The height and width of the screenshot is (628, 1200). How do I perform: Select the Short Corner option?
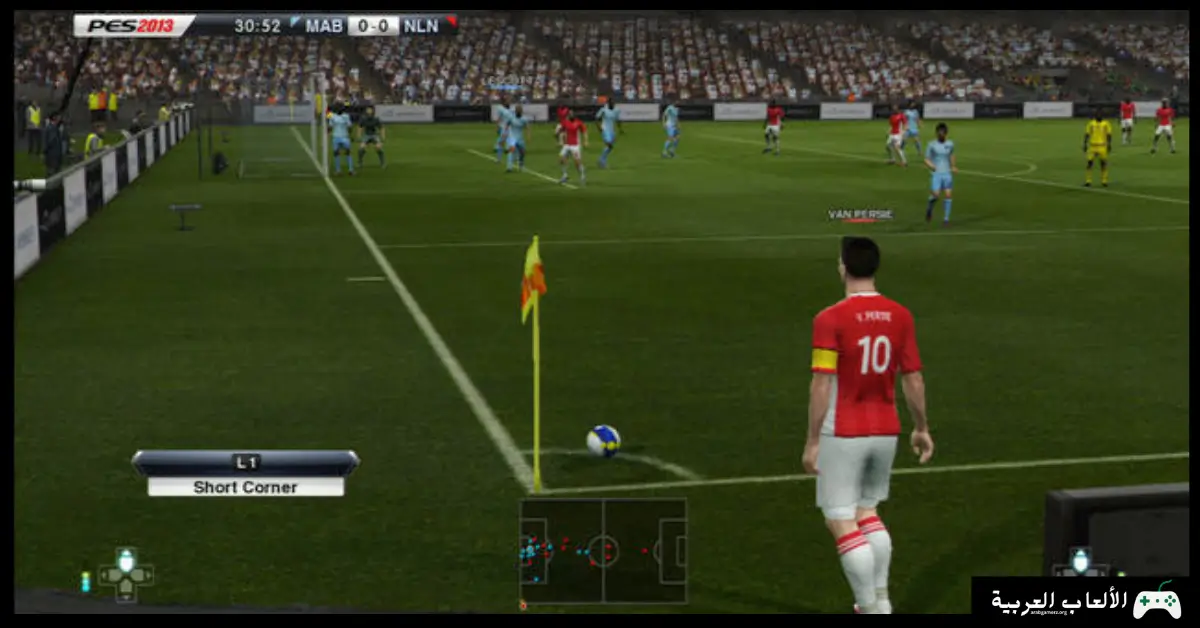point(245,487)
